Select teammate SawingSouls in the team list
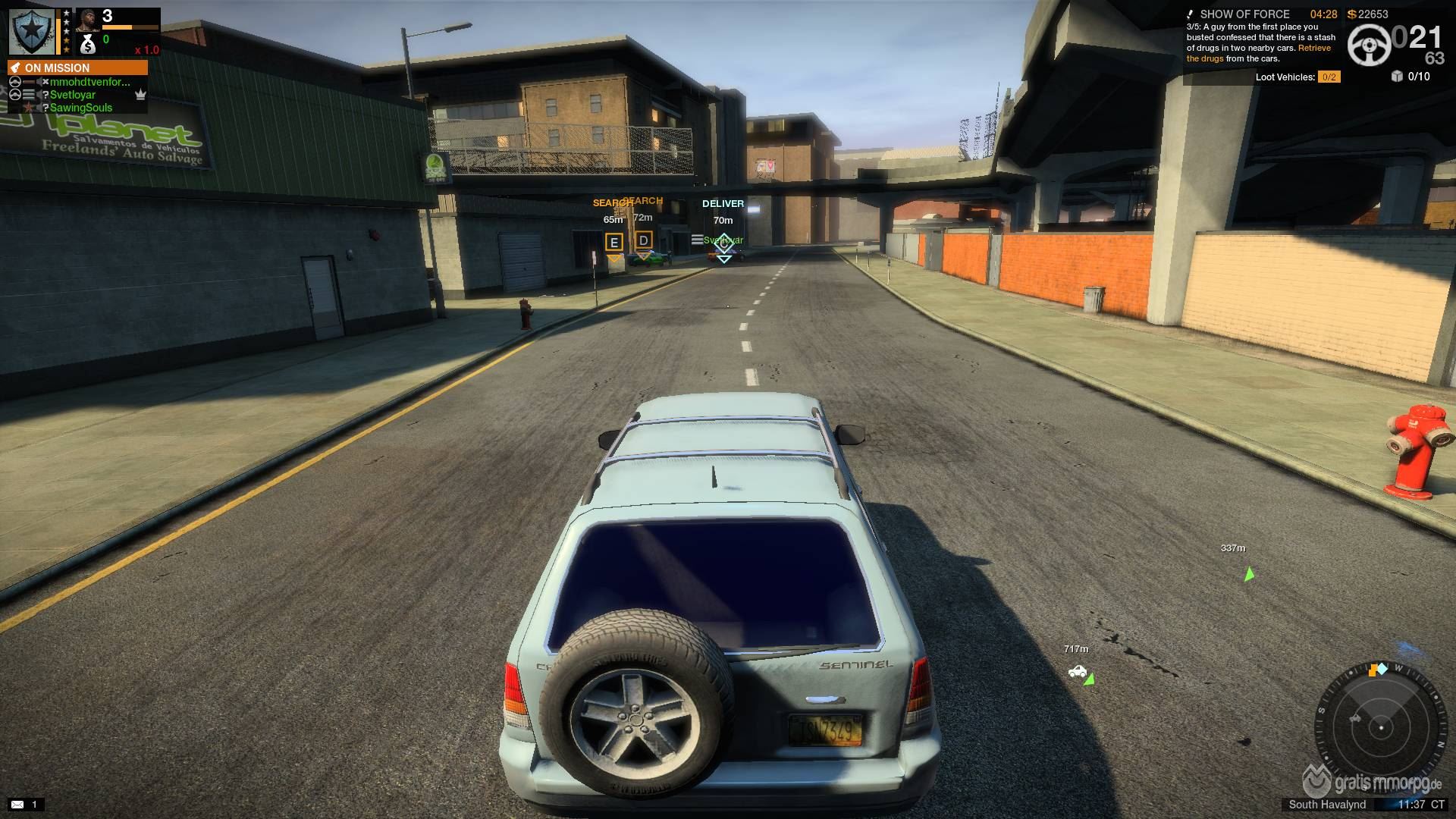1456x819 pixels. click(80, 108)
